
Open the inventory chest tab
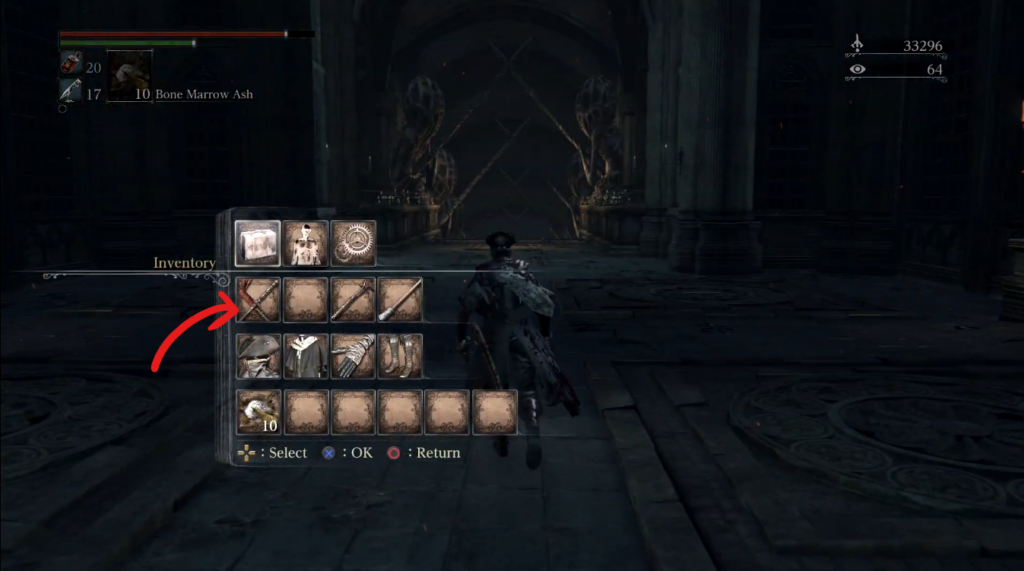pyautogui.click(x=258, y=244)
